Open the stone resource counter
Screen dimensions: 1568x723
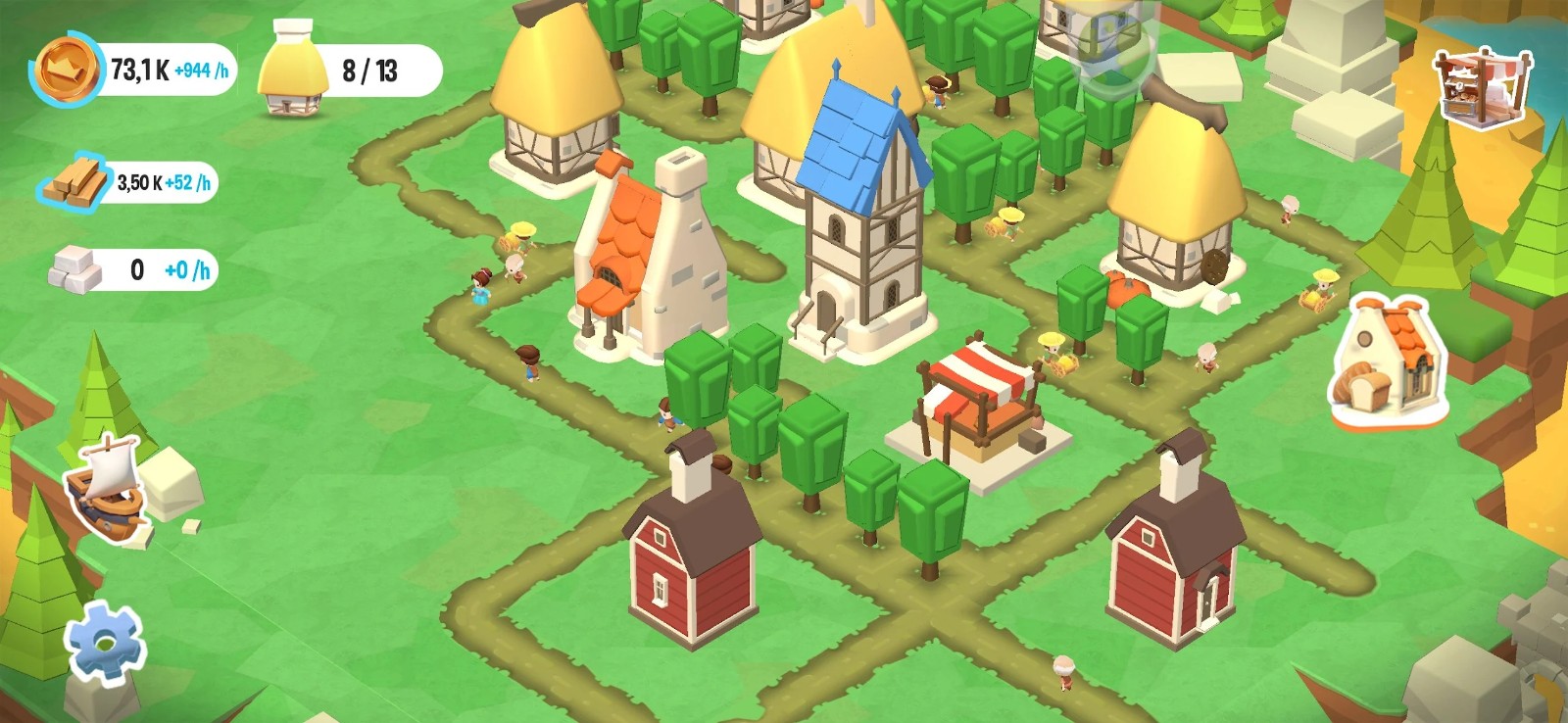coord(134,269)
